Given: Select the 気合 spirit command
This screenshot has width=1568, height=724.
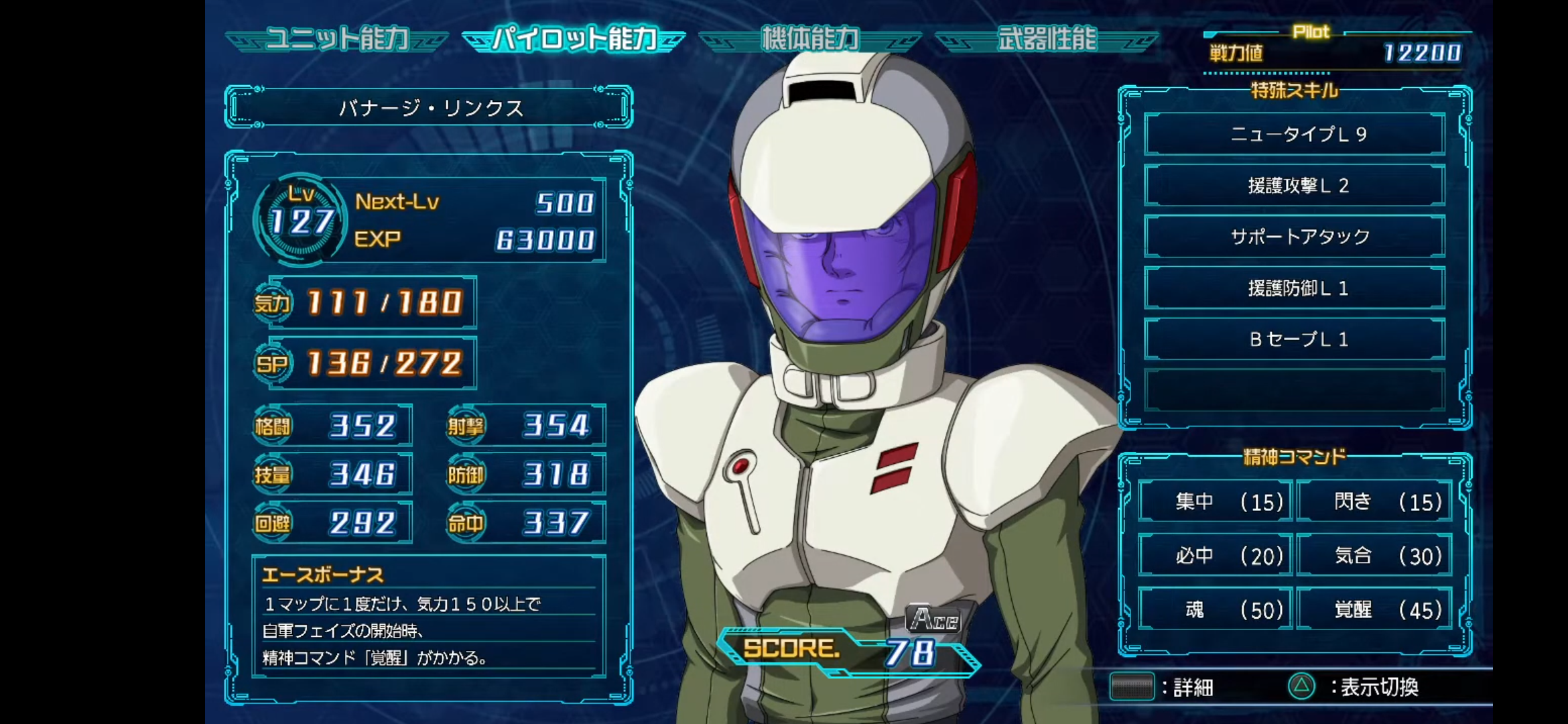Looking at the screenshot, I should pyautogui.click(x=1374, y=556).
